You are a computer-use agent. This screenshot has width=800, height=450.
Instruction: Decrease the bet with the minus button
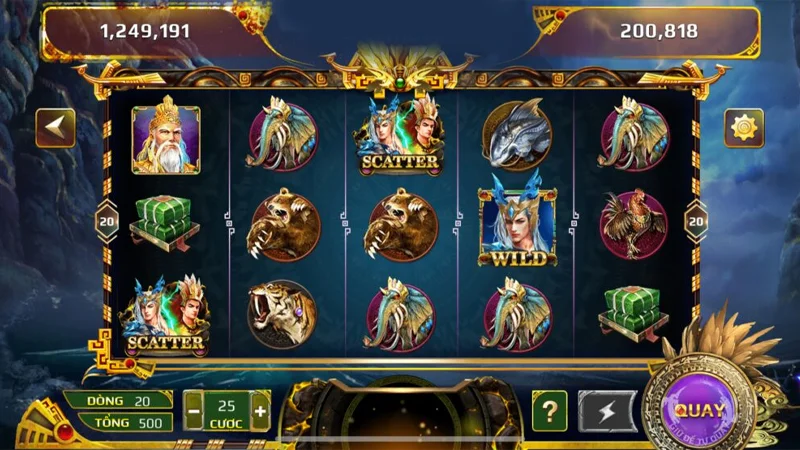(194, 410)
